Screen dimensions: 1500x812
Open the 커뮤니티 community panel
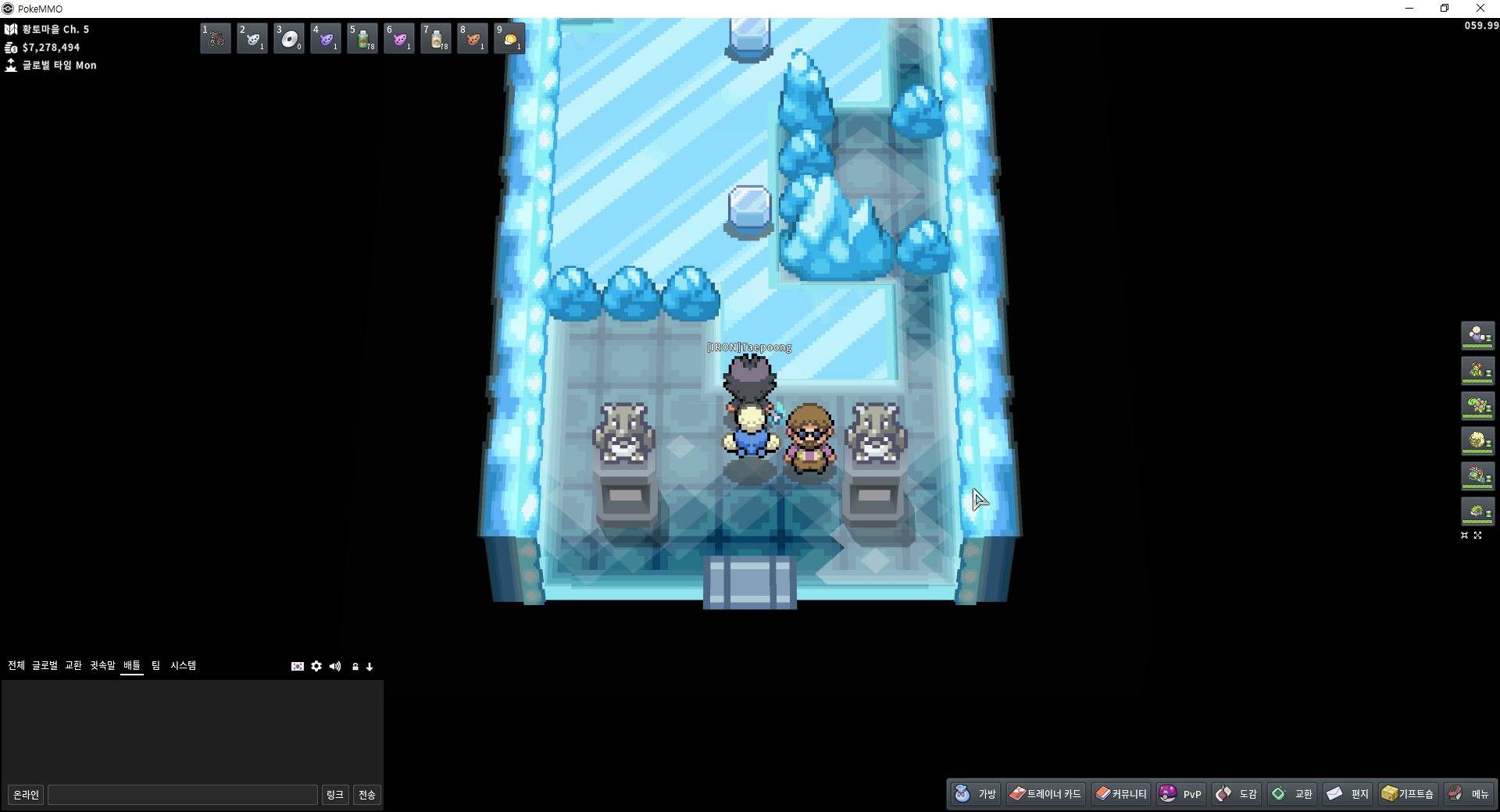pyautogui.click(x=1121, y=794)
